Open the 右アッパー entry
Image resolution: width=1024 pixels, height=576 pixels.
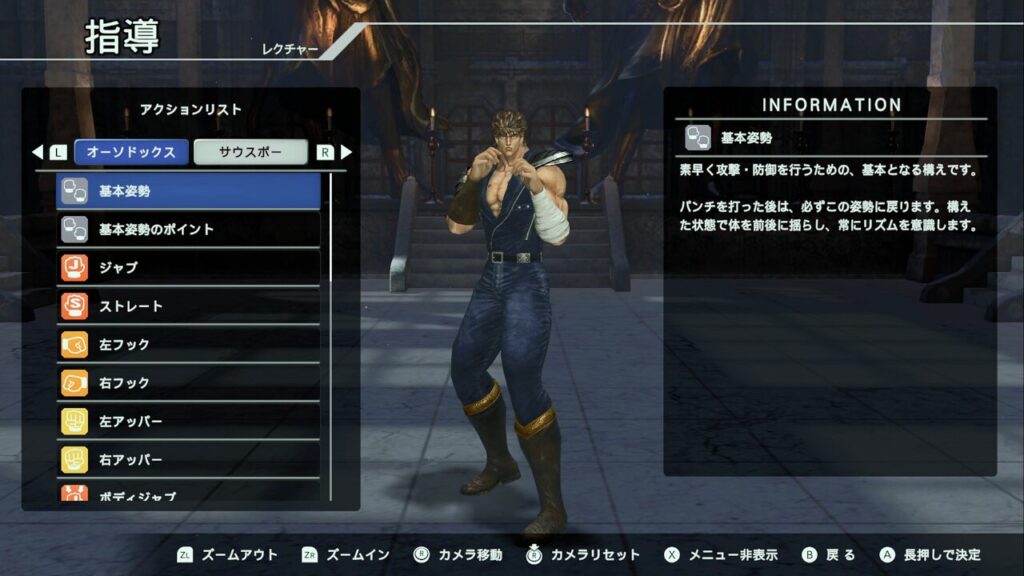[x=188, y=459]
